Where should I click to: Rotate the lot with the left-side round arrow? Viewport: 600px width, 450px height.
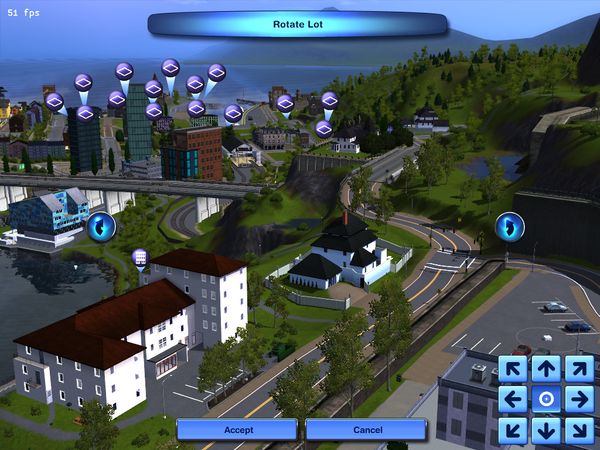100,227
